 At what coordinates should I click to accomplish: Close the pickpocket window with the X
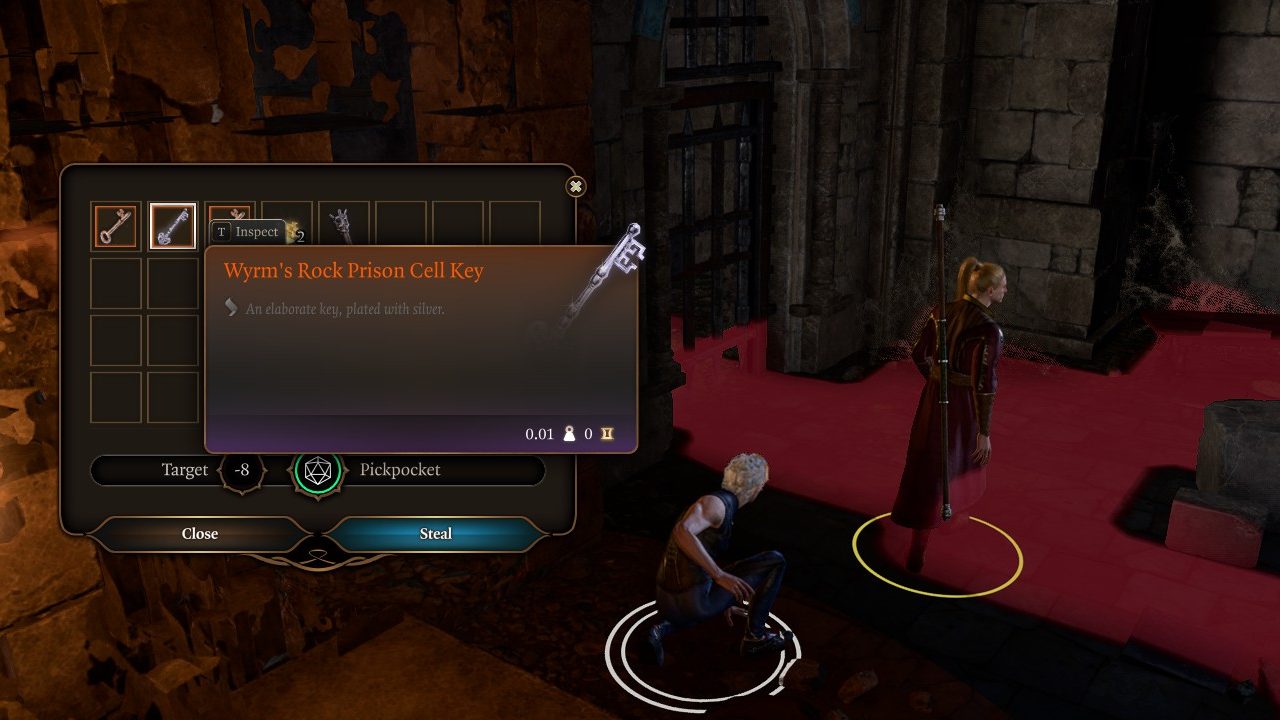point(575,187)
